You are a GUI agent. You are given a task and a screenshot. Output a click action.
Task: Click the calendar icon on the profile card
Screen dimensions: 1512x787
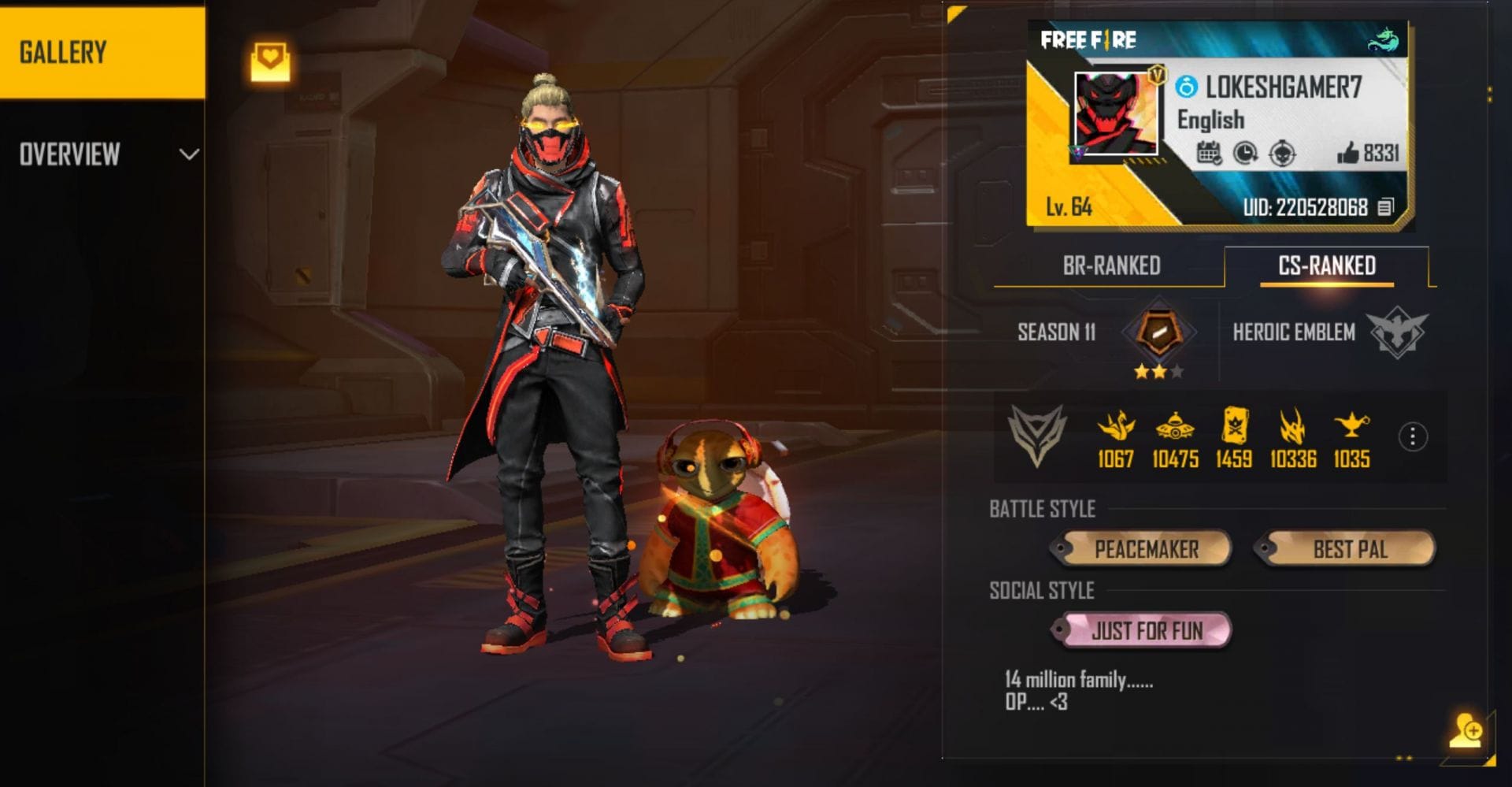[x=1208, y=153]
